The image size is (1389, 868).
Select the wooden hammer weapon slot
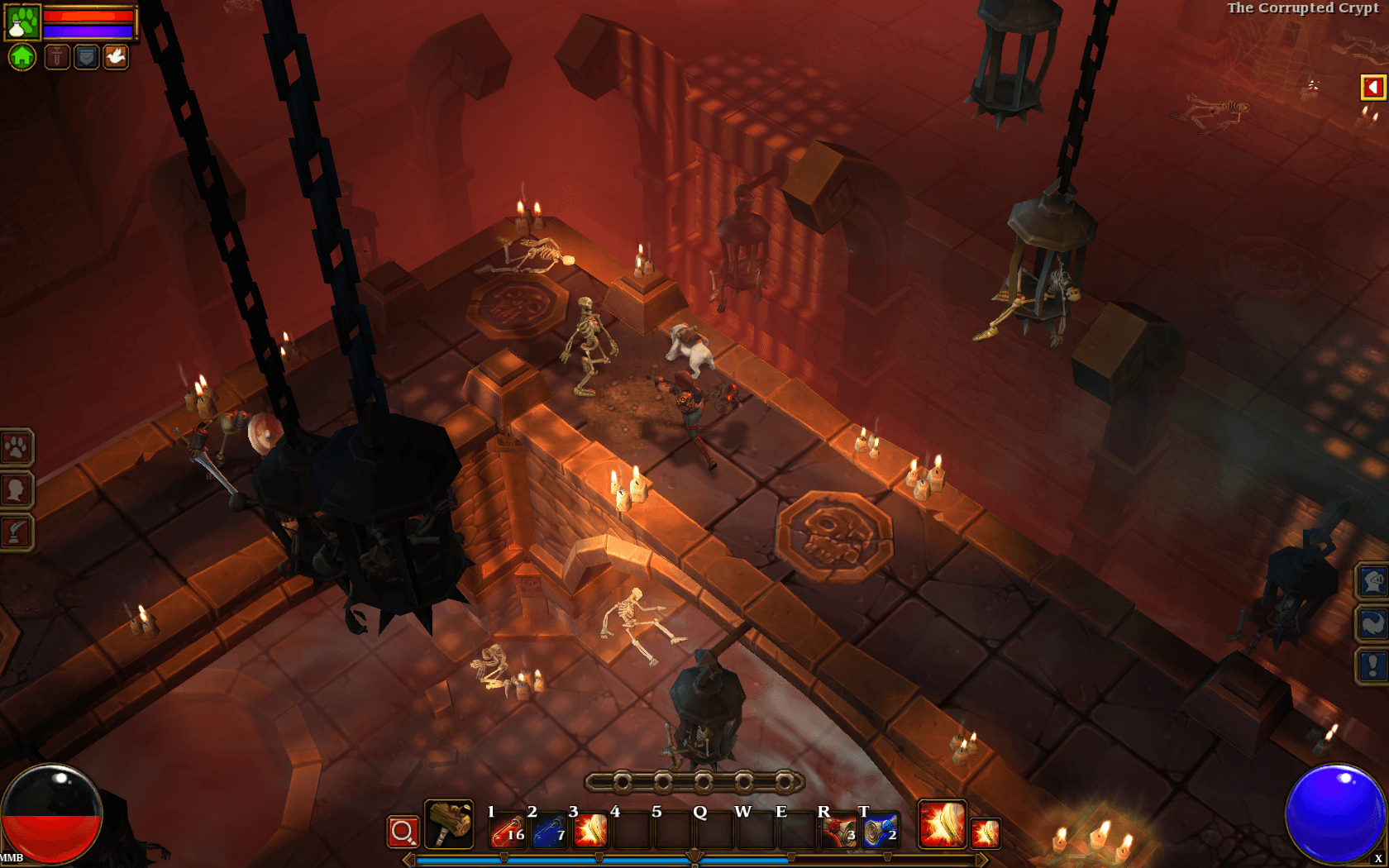(449, 824)
